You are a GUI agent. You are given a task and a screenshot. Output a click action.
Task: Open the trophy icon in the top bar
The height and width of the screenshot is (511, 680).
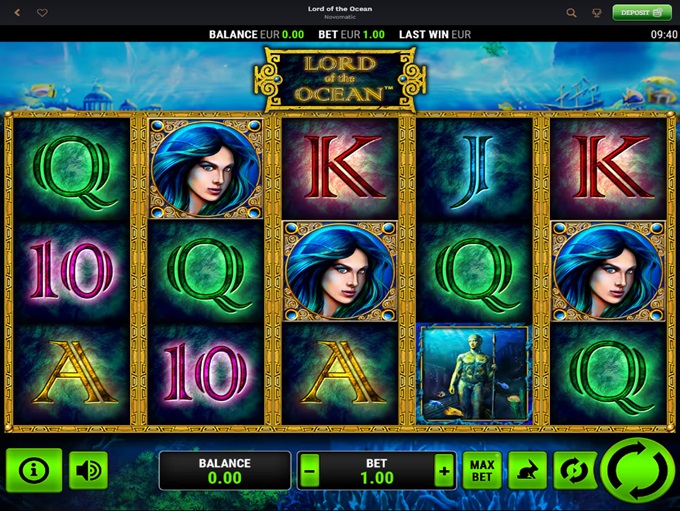[598, 13]
